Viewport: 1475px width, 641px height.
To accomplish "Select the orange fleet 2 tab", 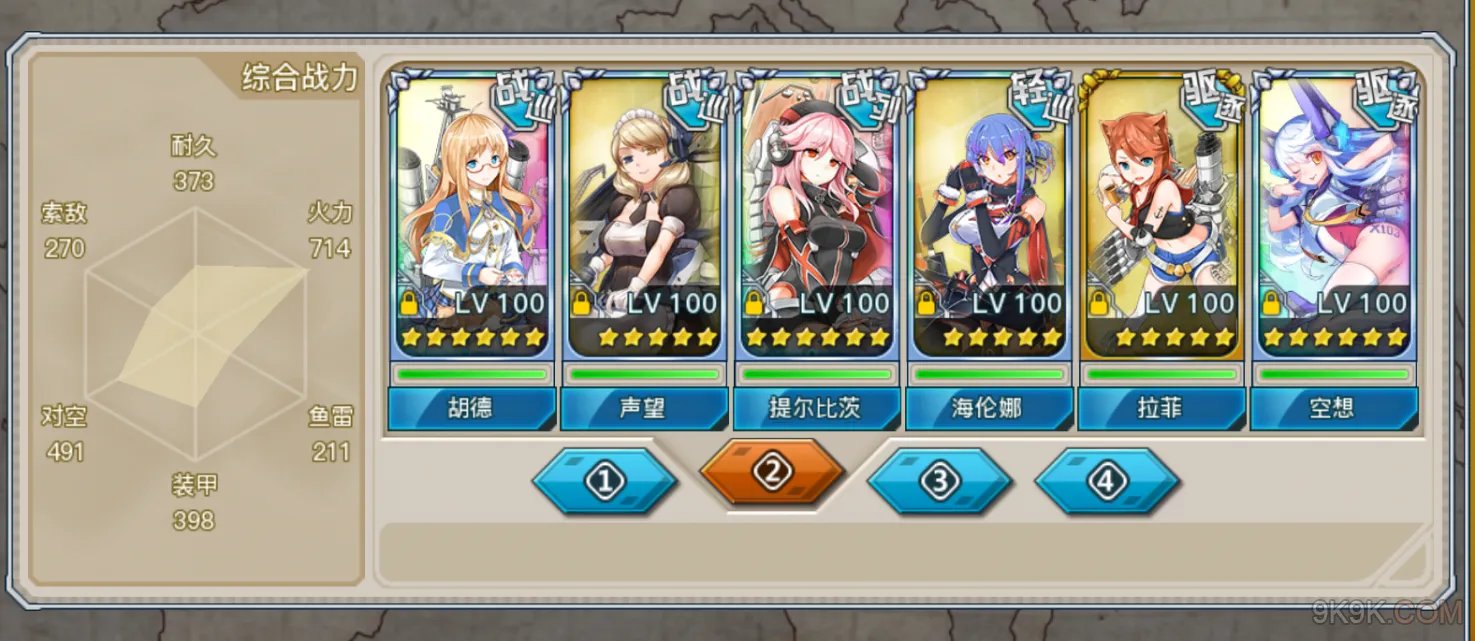I will (x=771, y=473).
